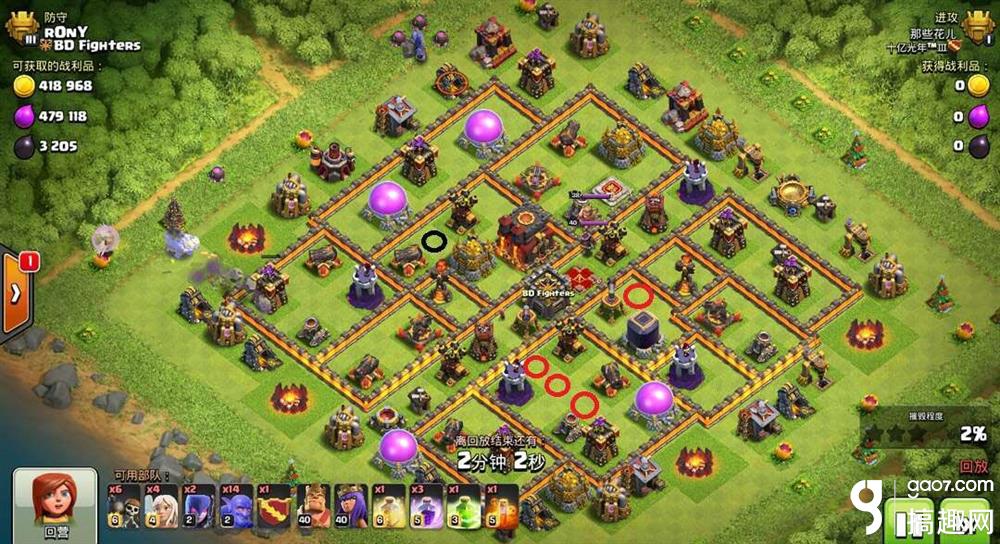This screenshot has height=544, width=1000.
Task: Select the Archer Queen hero slot
Action: point(346,506)
